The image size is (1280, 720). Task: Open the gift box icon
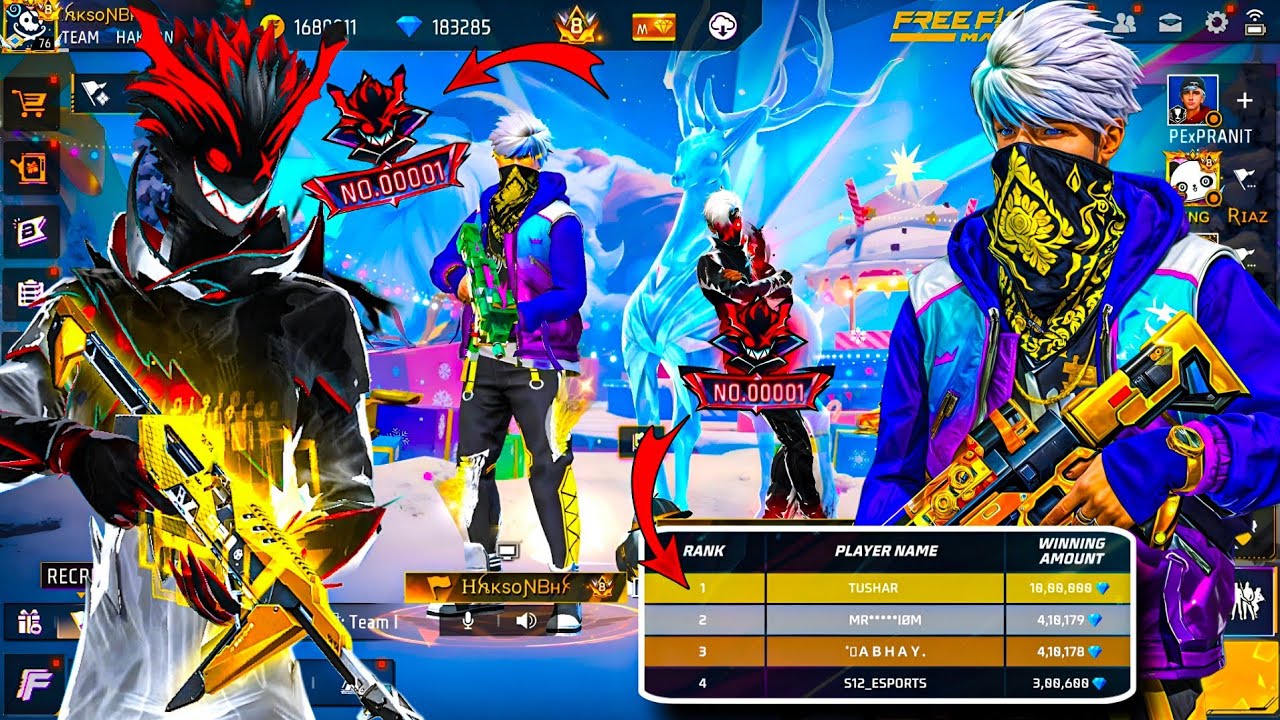(29, 622)
